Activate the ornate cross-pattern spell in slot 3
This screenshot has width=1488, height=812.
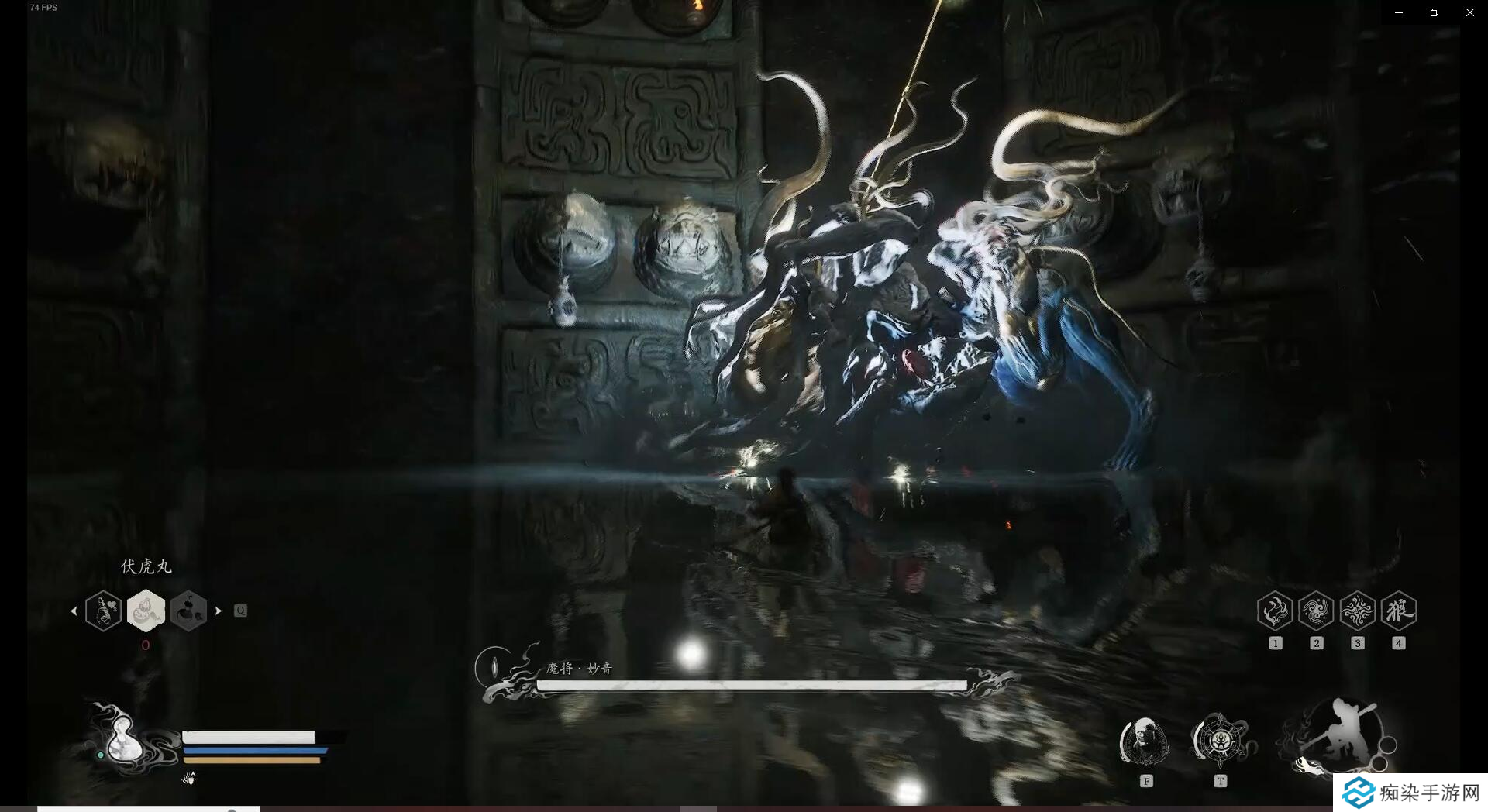click(1357, 611)
